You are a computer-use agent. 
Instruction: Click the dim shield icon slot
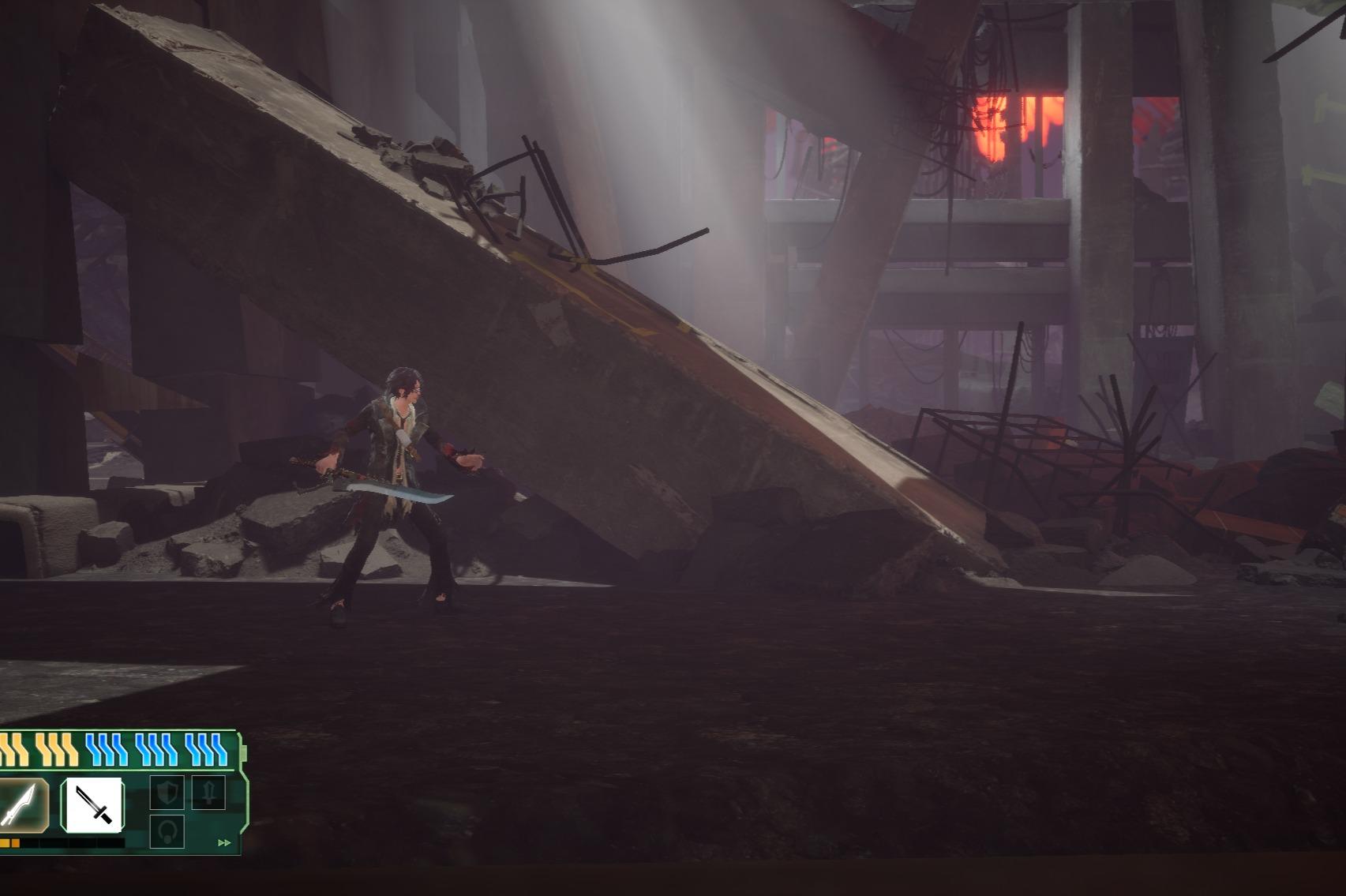[167, 793]
